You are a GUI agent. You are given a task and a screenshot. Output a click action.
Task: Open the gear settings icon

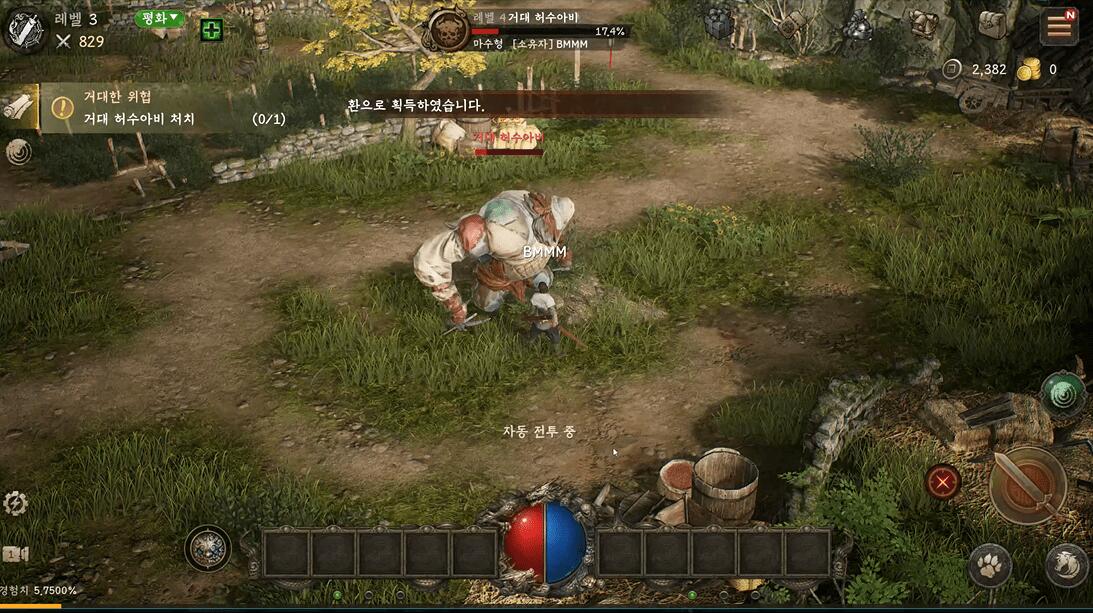pos(15,503)
